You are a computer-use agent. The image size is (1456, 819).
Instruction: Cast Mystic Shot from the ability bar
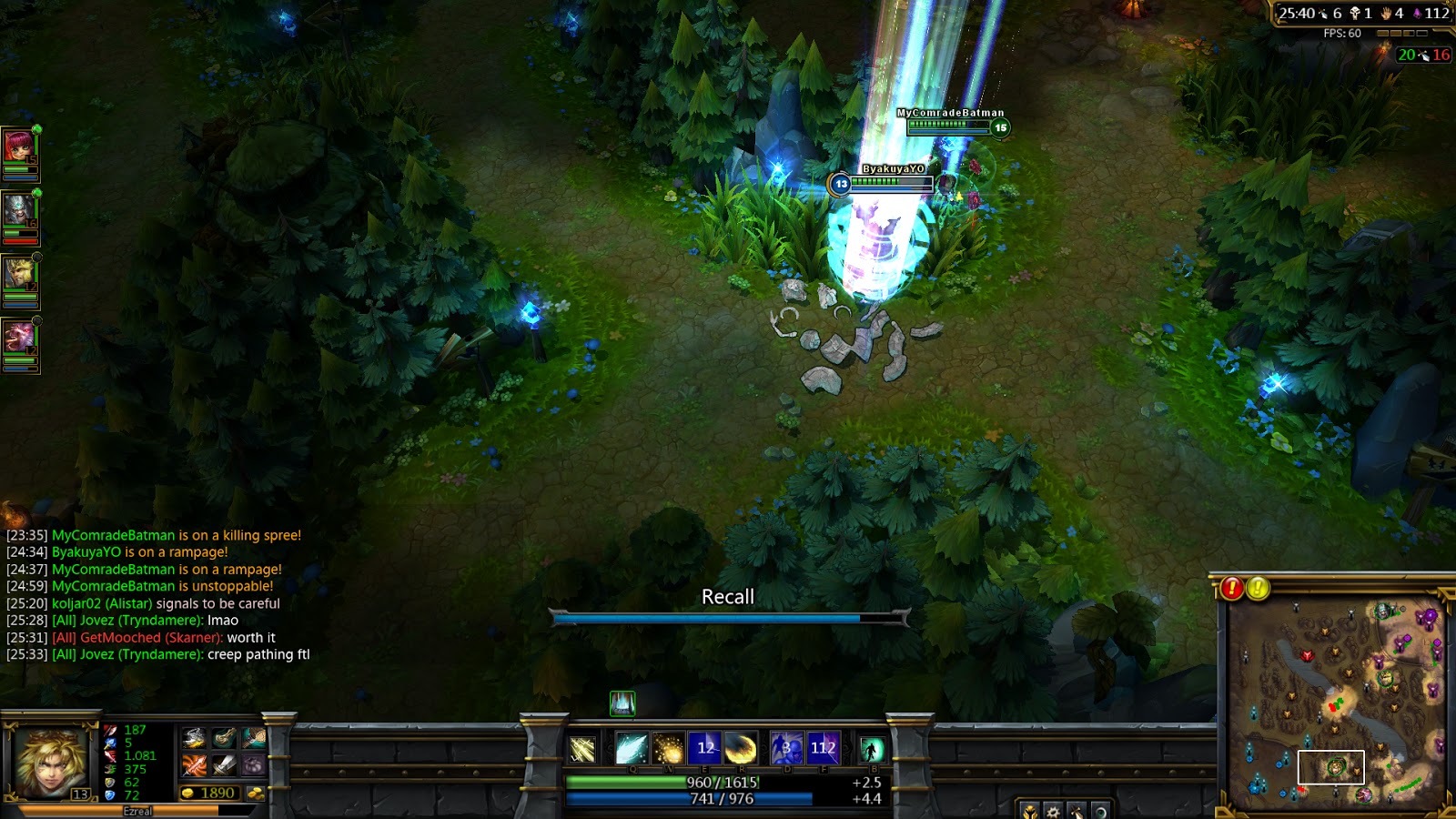click(x=632, y=748)
